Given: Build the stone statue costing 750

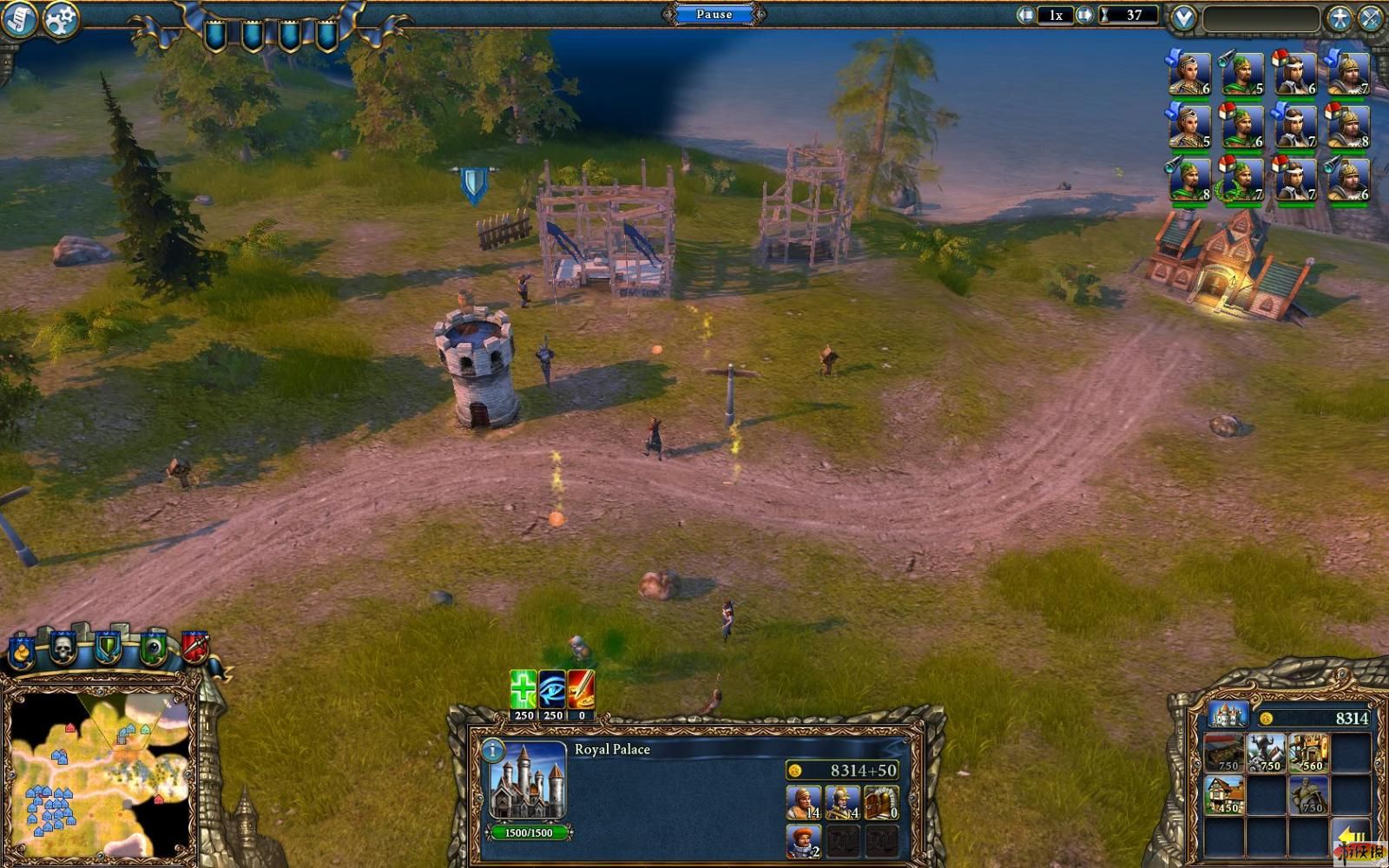Looking at the screenshot, I should 1308,793.
